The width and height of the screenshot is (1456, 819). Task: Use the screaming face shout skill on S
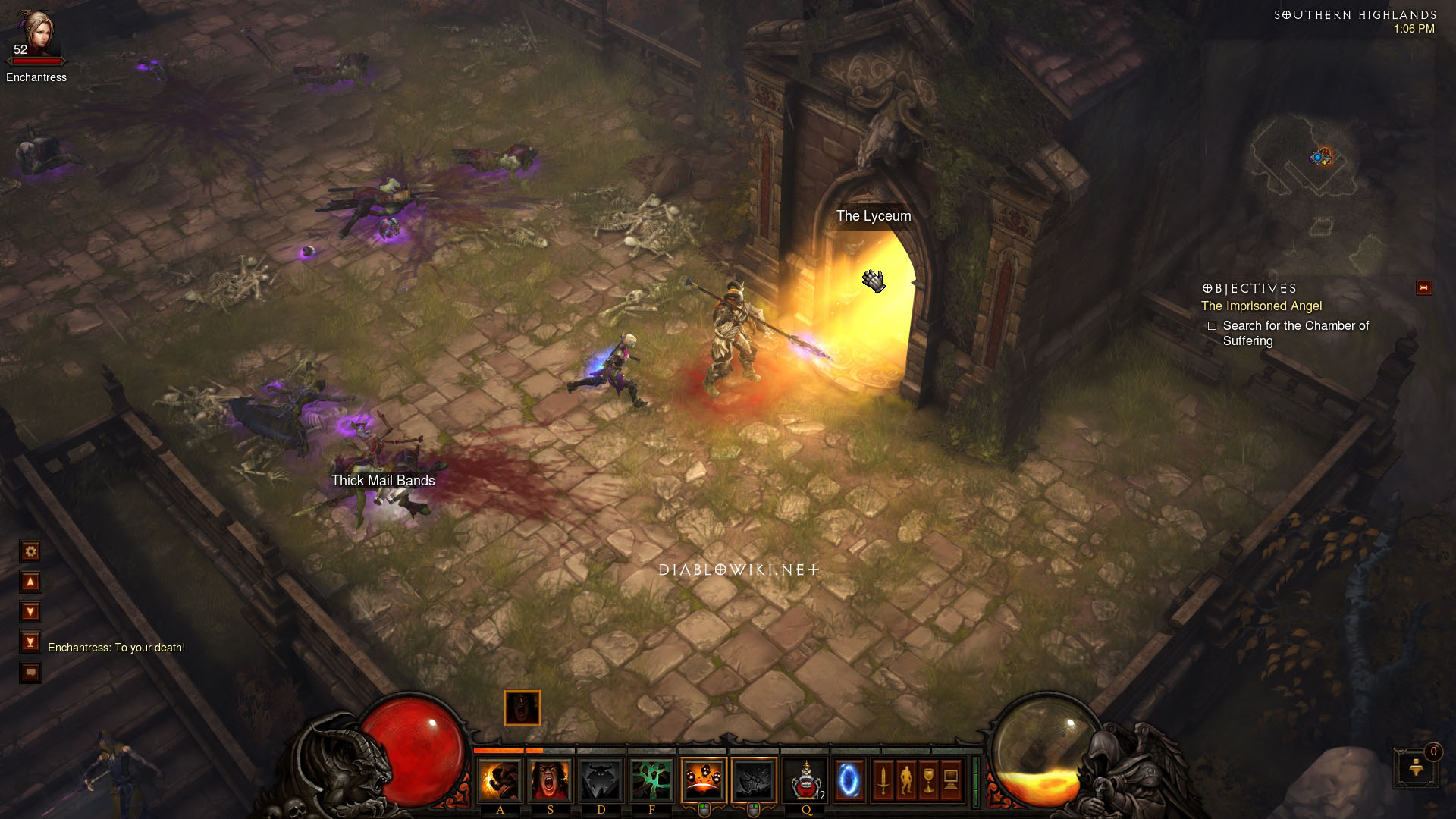pyautogui.click(x=551, y=780)
